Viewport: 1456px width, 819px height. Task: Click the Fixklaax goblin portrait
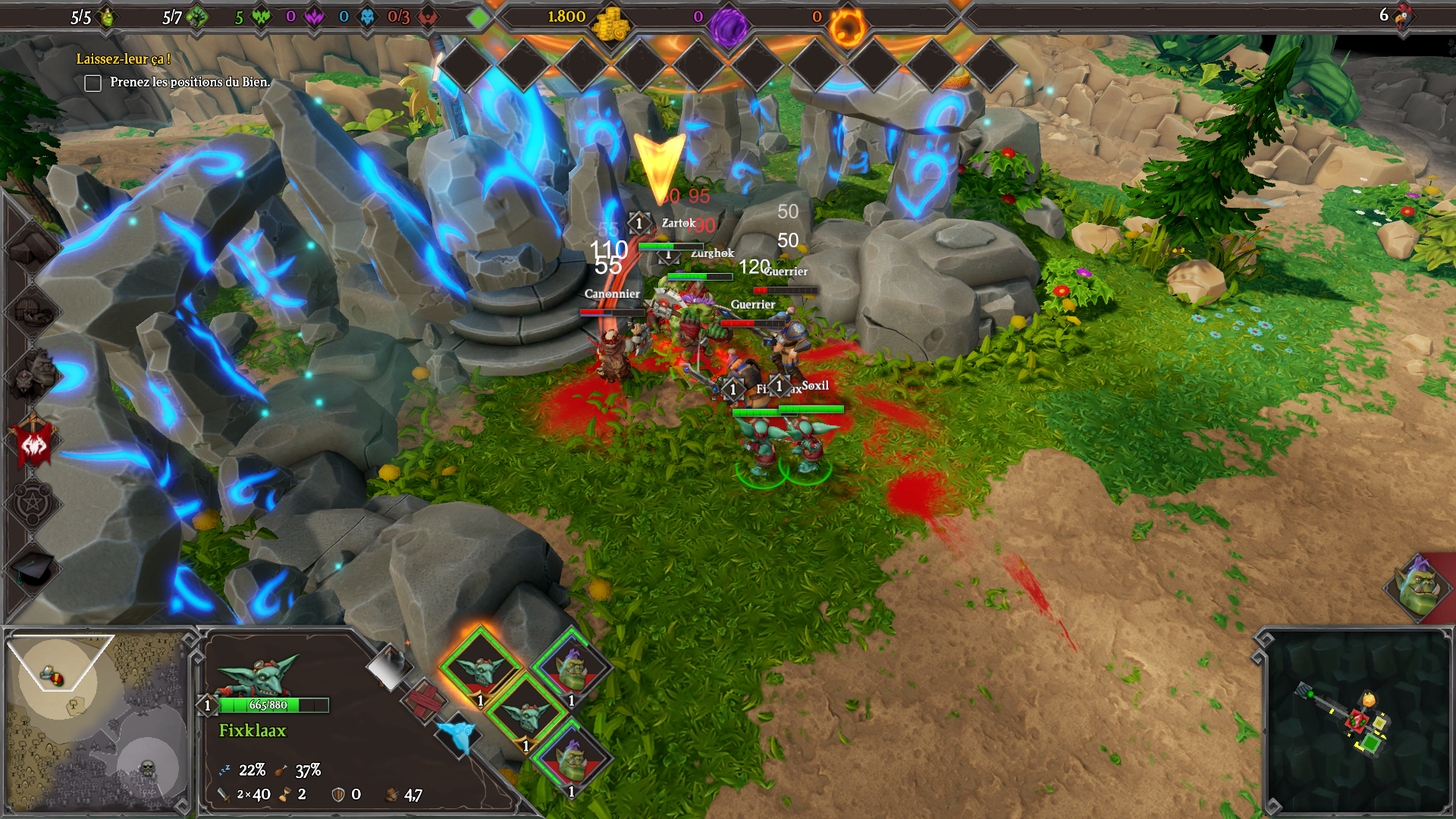tap(256, 675)
